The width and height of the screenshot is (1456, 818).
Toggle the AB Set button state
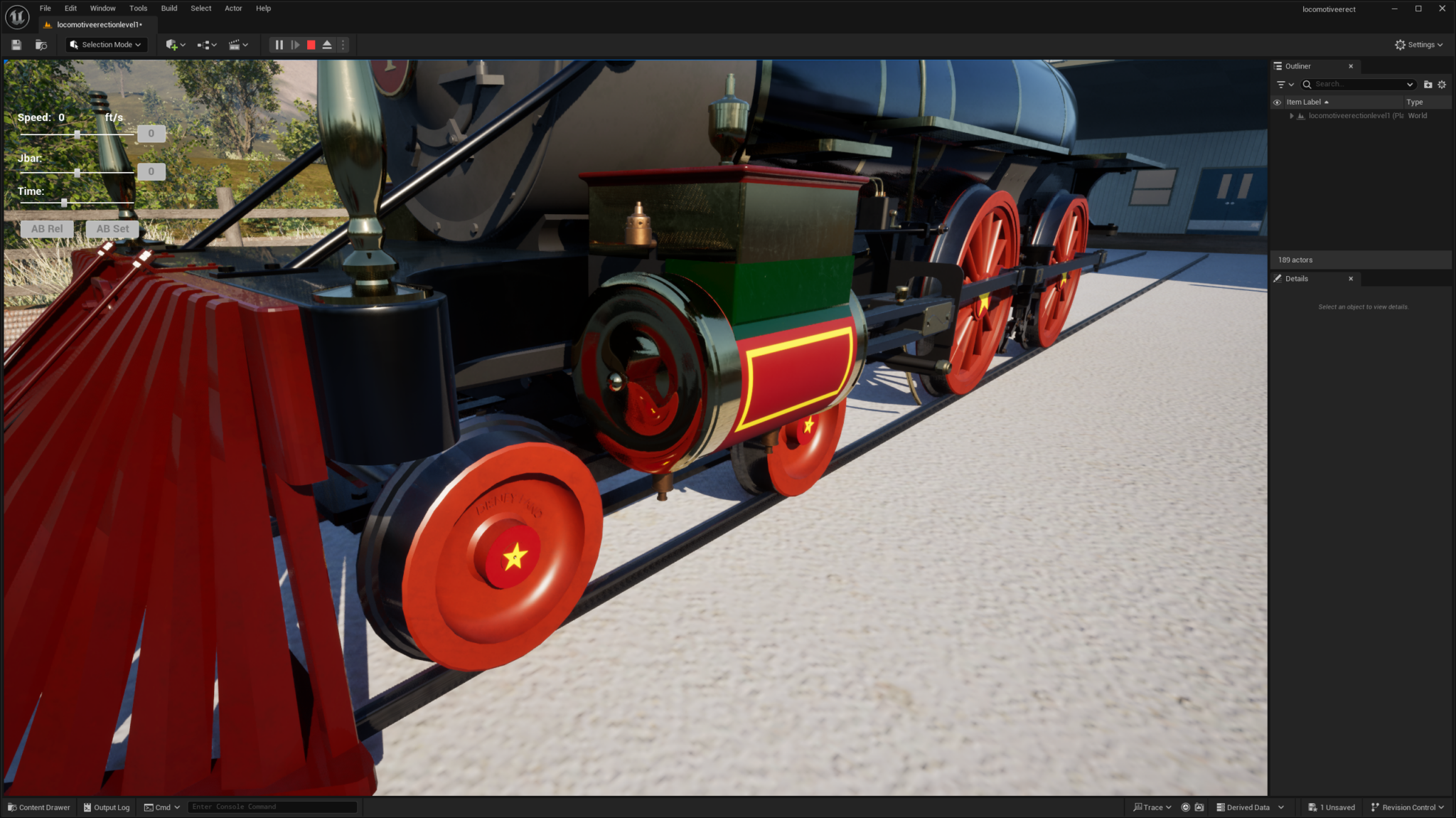click(112, 228)
